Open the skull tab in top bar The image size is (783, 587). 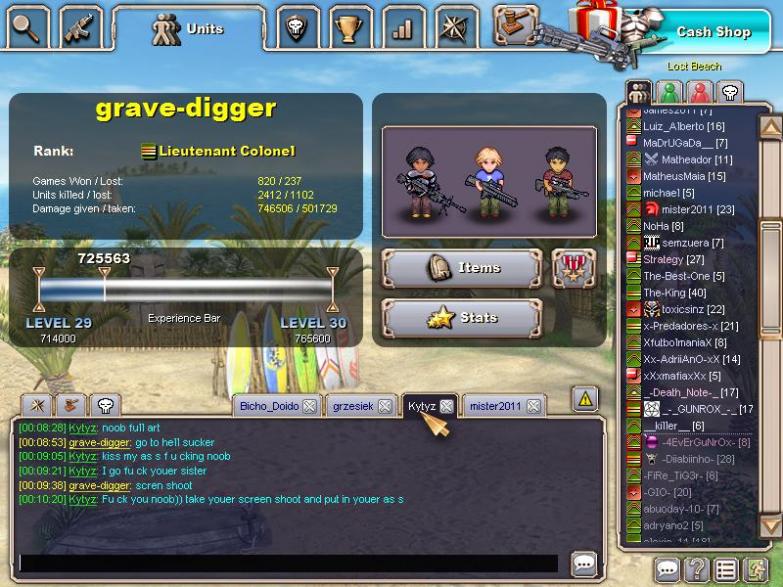(296, 27)
